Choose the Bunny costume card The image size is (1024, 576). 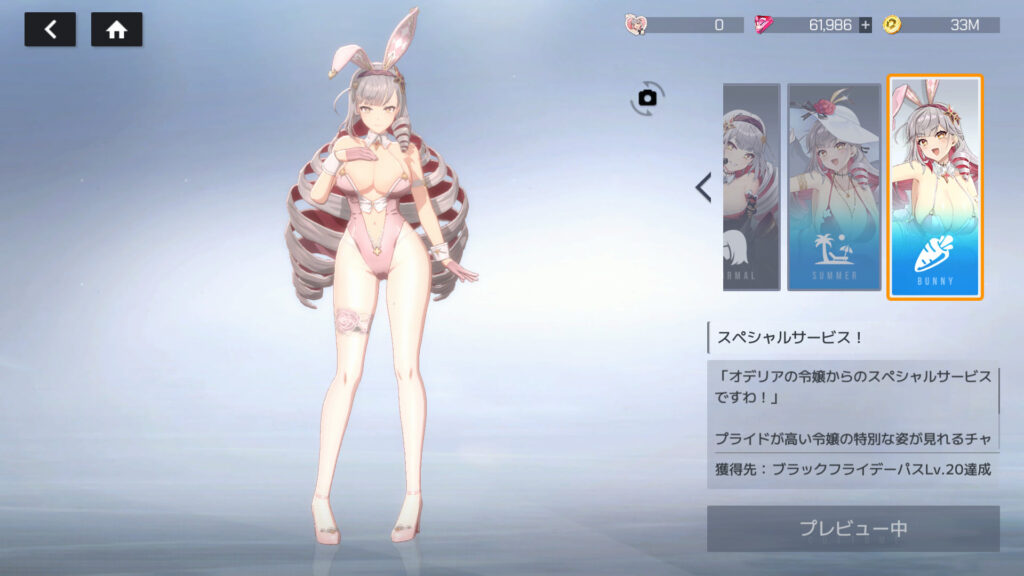935,187
